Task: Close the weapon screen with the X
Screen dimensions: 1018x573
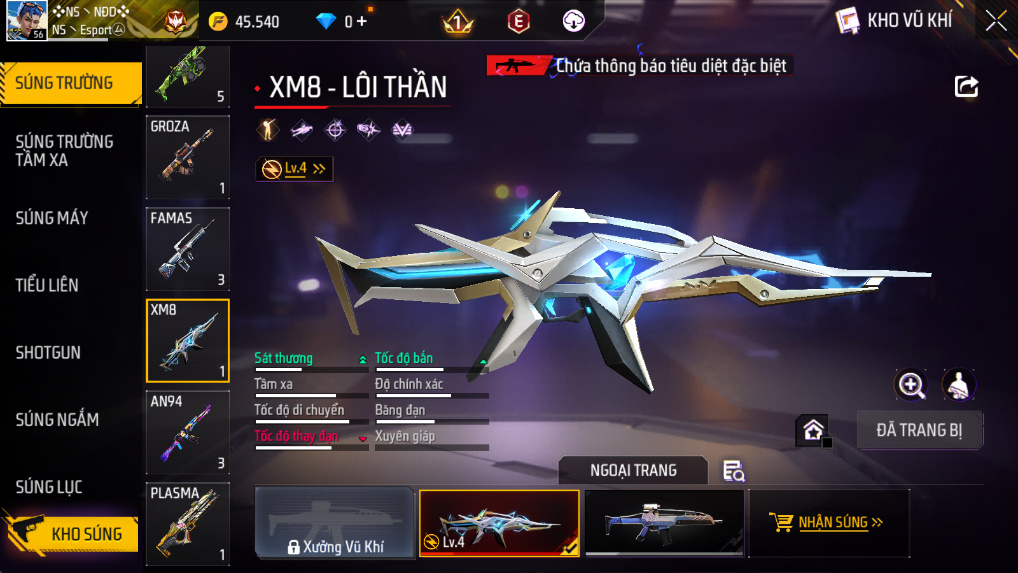Action: point(996,21)
